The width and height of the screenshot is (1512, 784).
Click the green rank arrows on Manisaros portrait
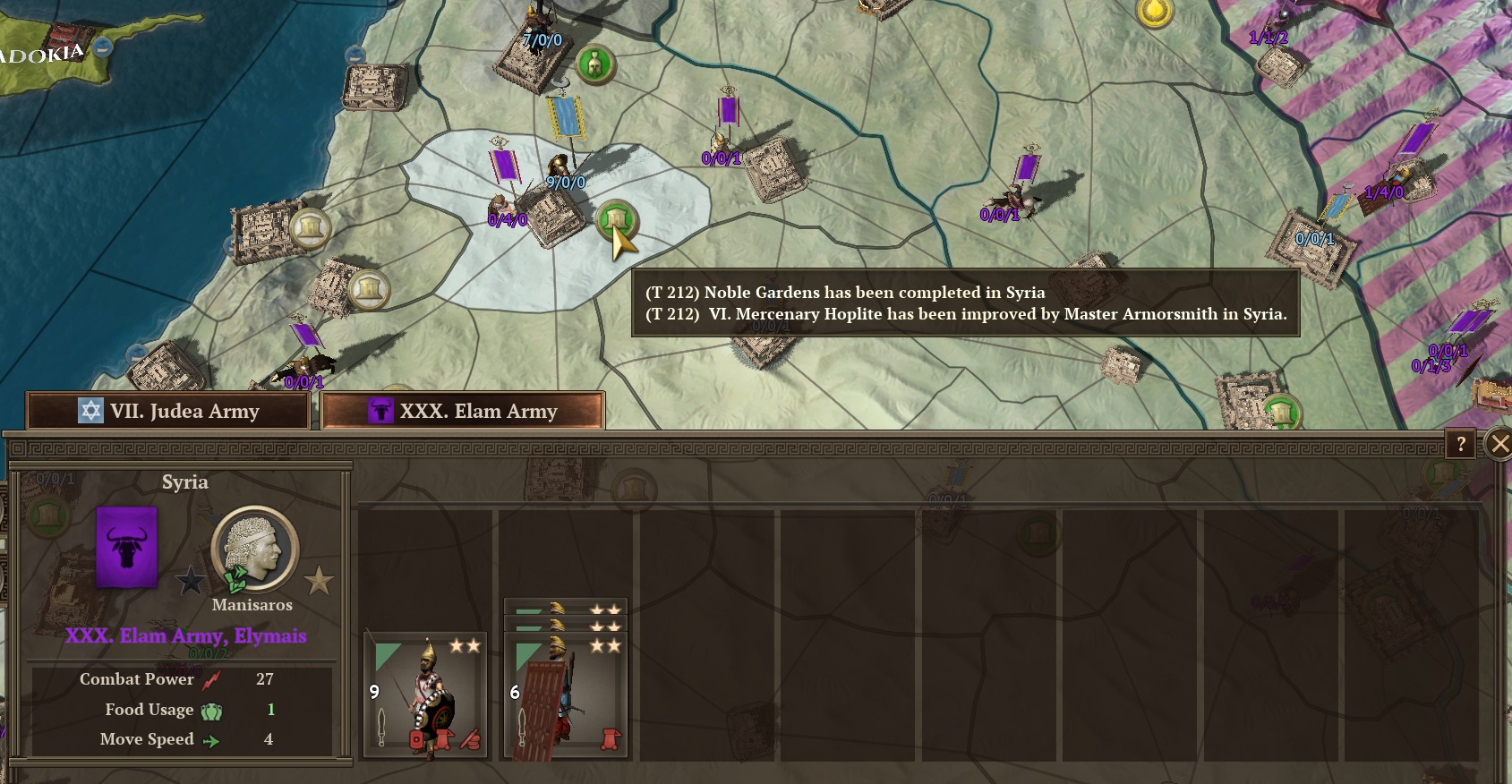(235, 577)
